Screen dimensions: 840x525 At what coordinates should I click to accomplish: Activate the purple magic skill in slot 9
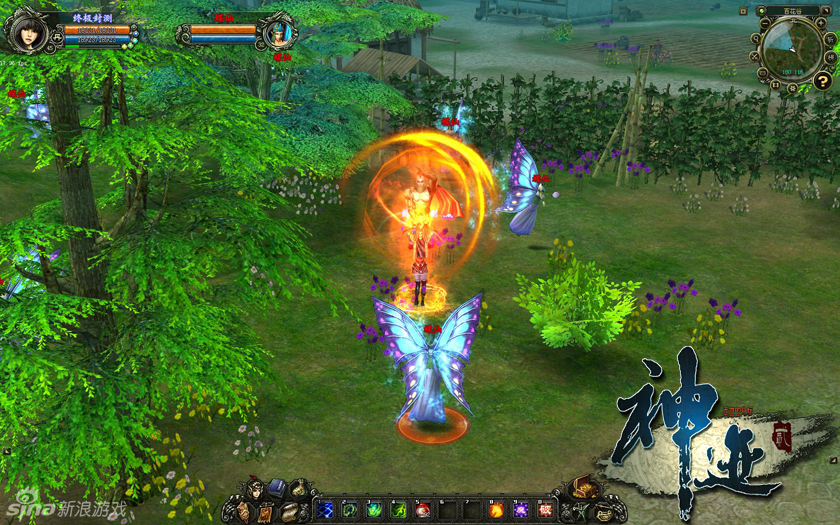[520, 510]
